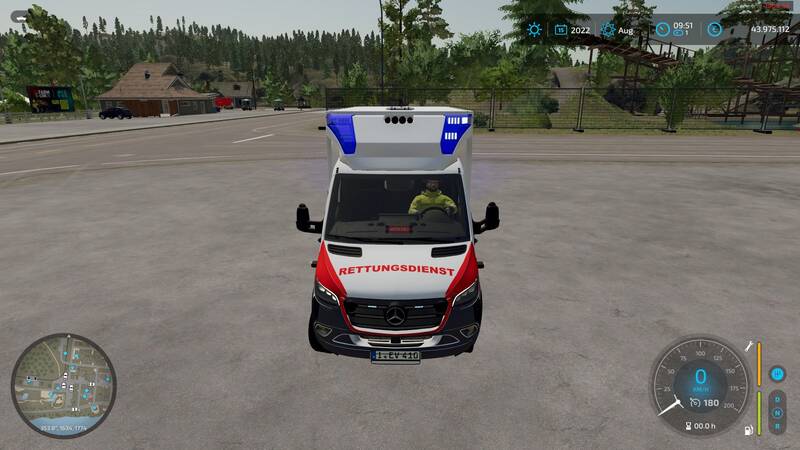Click the wrench damage icon
800x450 pixels.
point(746,345)
